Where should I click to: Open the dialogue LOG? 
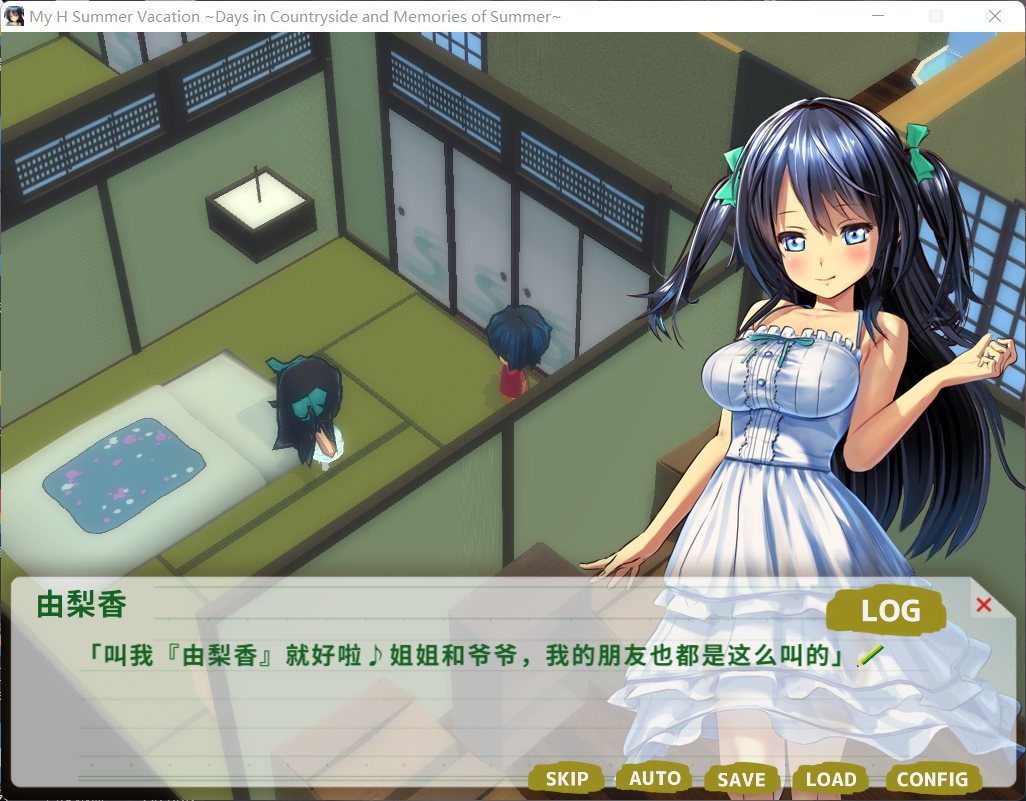pos(888,610)
